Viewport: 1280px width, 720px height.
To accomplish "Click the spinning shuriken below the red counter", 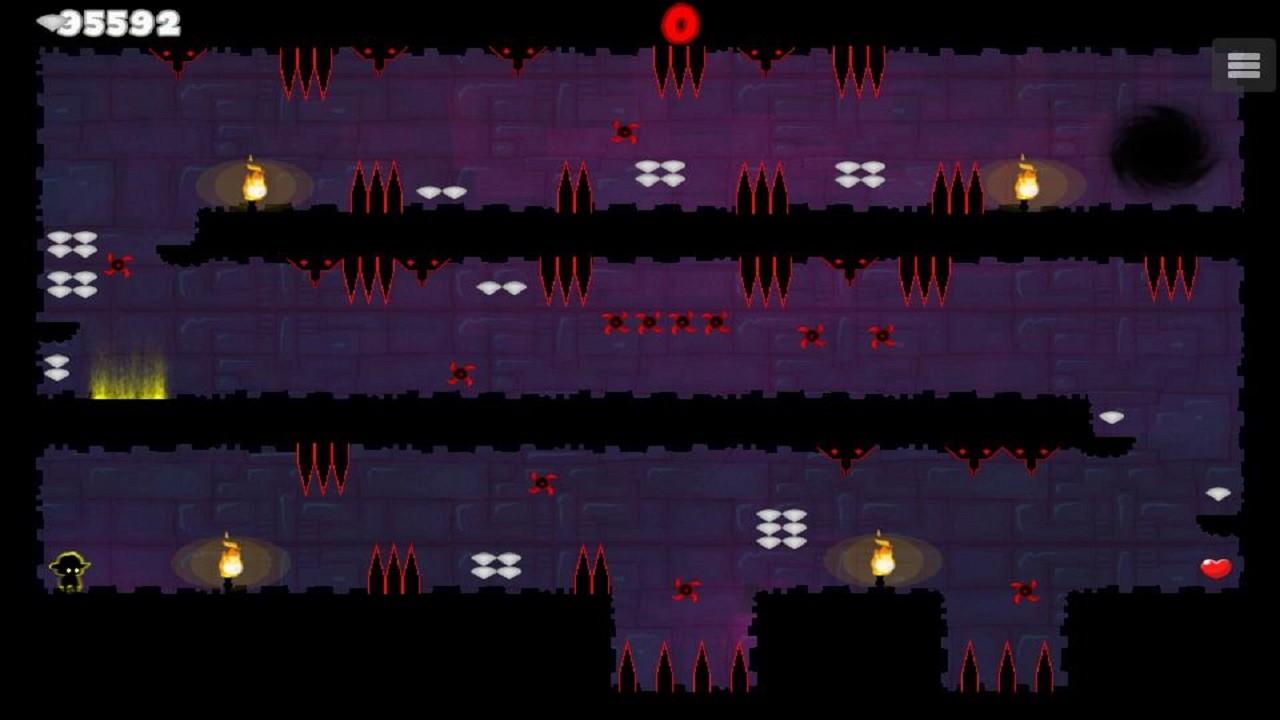I will click(625, 131).
